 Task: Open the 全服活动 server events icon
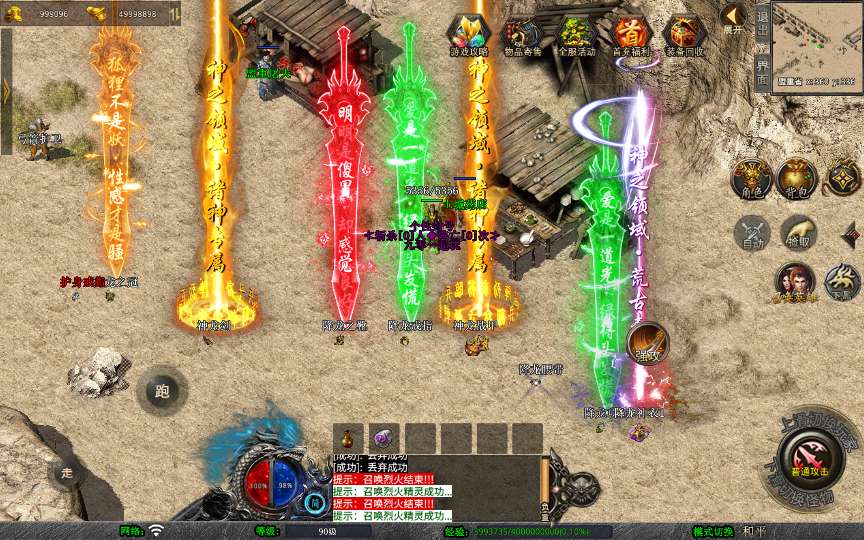[x=577, y=35]
